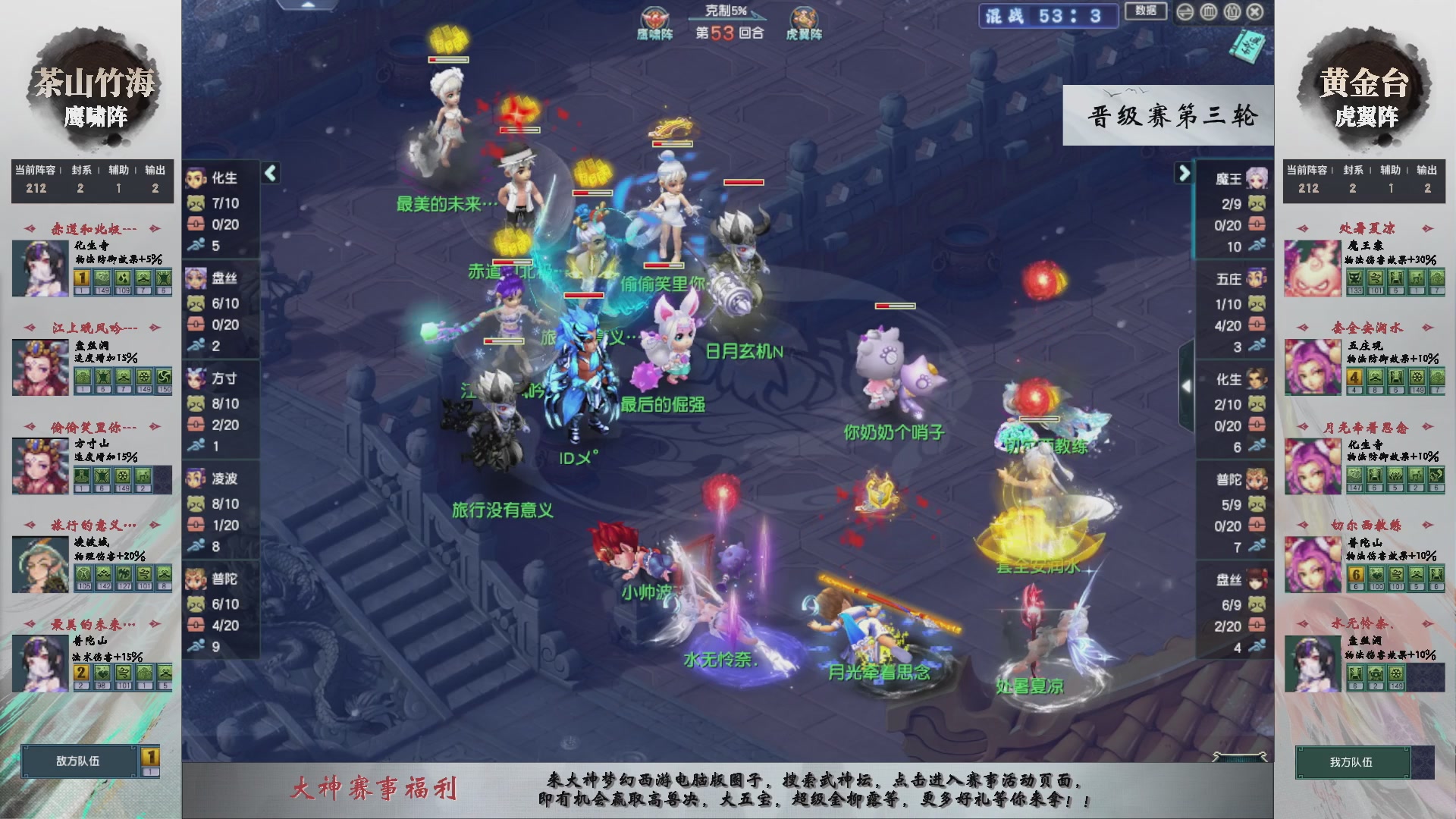Toggle the swap-arrows button near the timer
1456x819 pixels.
1185,11
